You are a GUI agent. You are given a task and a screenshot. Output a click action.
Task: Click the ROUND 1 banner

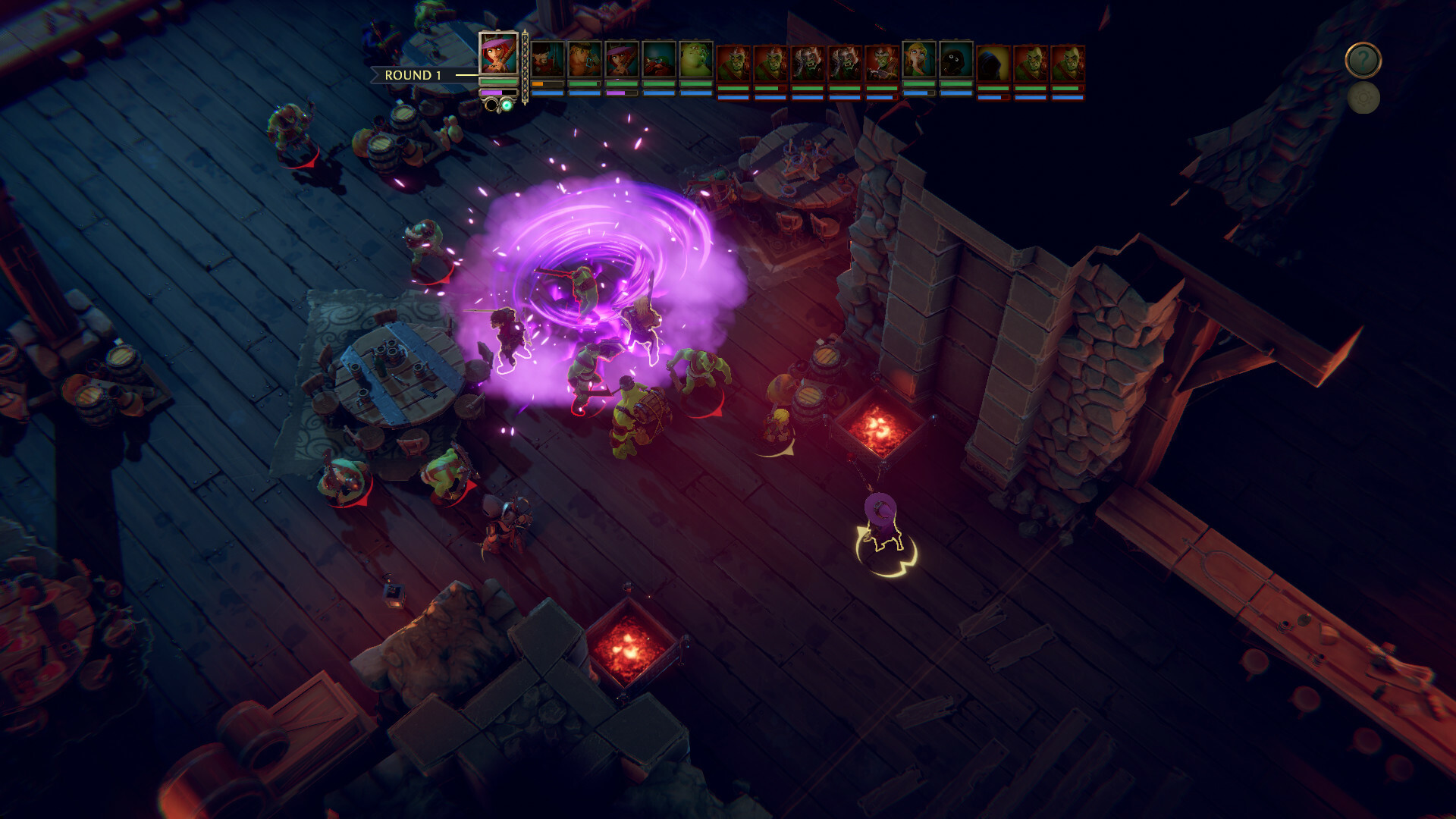(413, 76)
